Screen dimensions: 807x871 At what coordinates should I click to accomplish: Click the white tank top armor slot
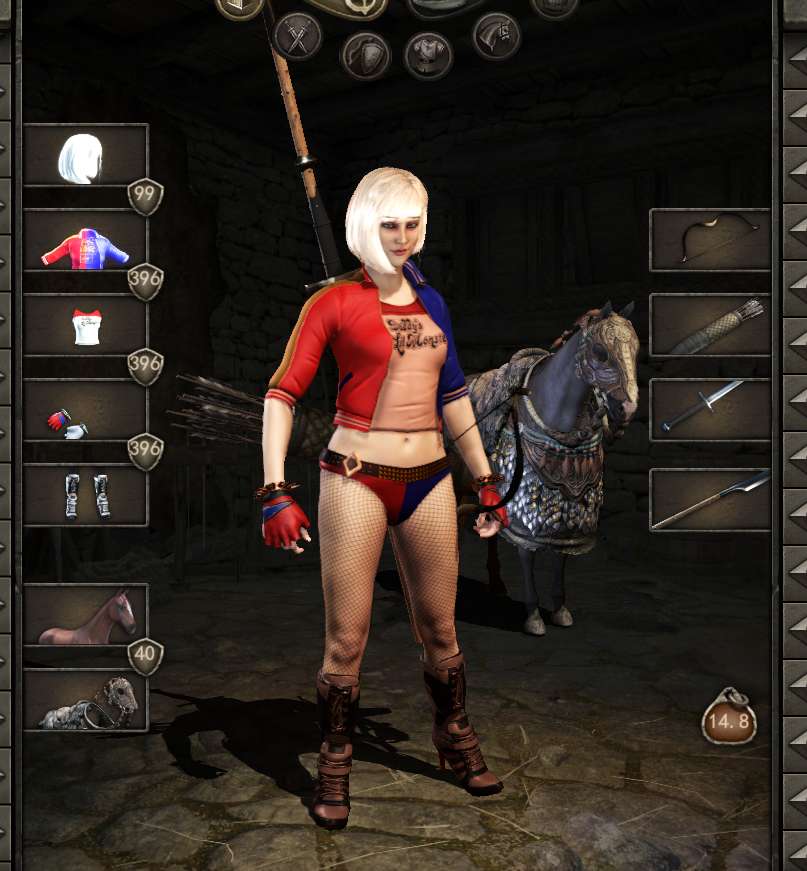point(85,326)
